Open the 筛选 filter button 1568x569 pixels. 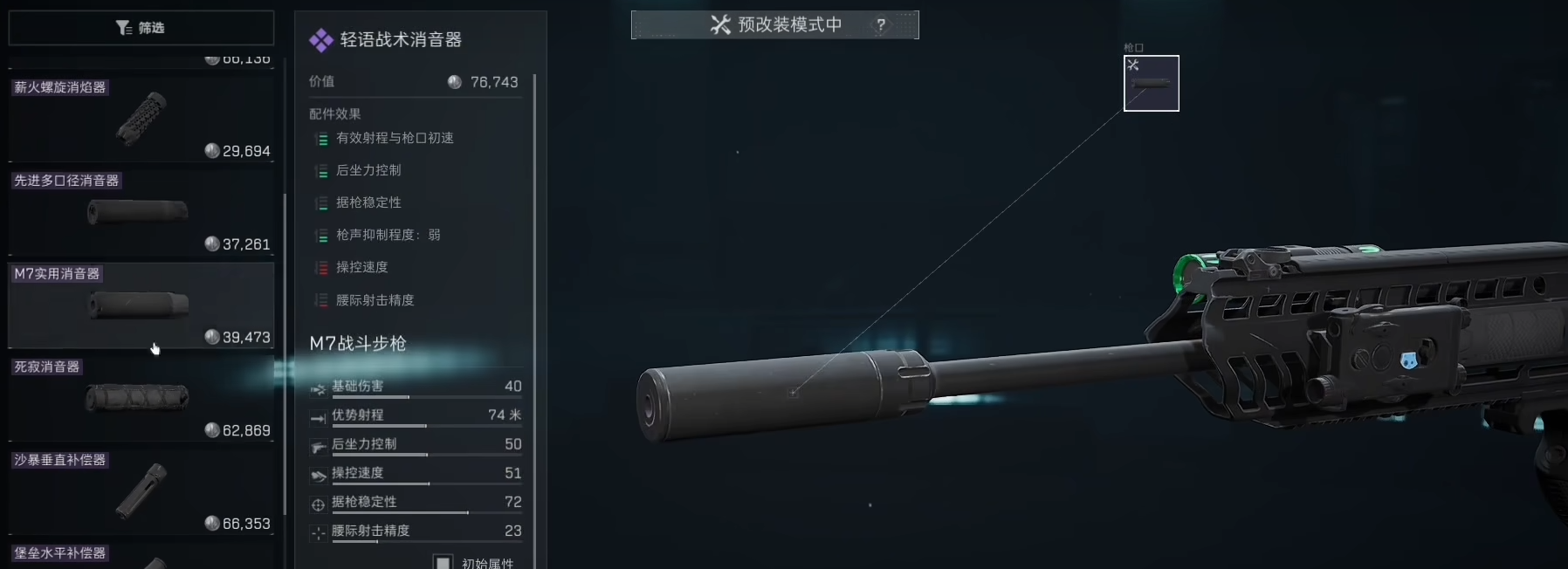pyautogui.click(x=141, y=28)
